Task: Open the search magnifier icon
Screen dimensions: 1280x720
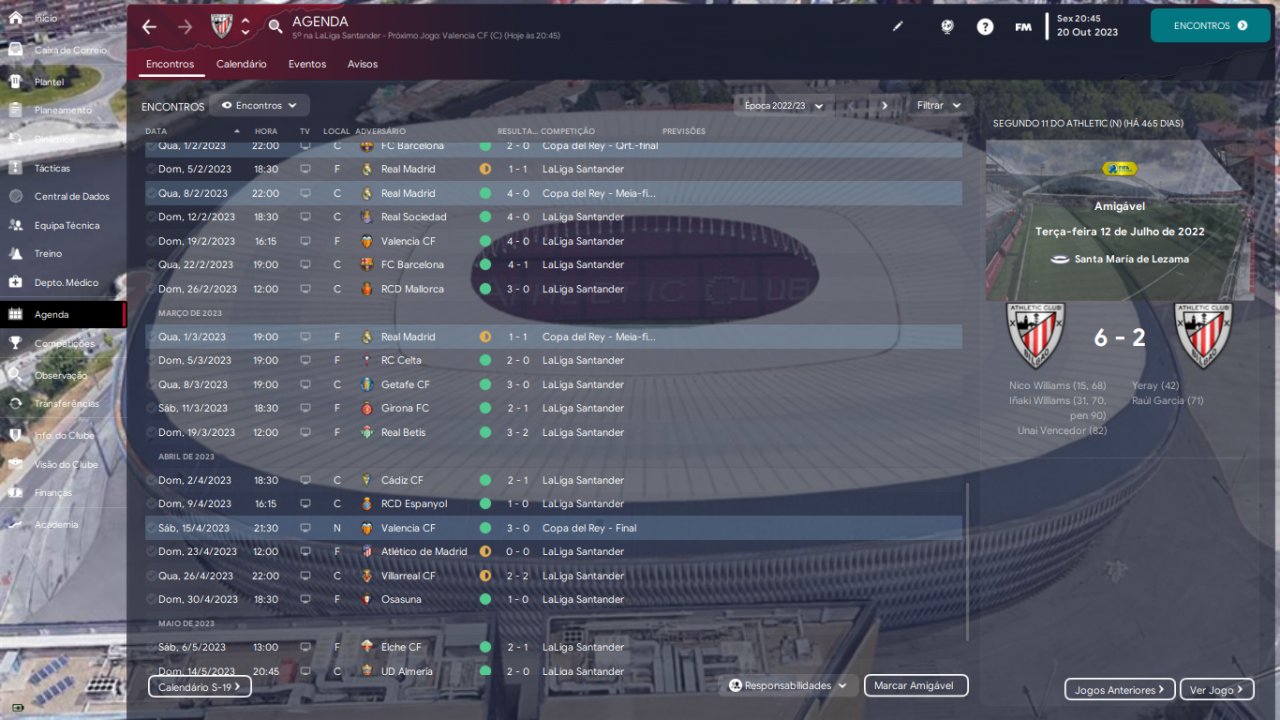Action: (276, 27)
